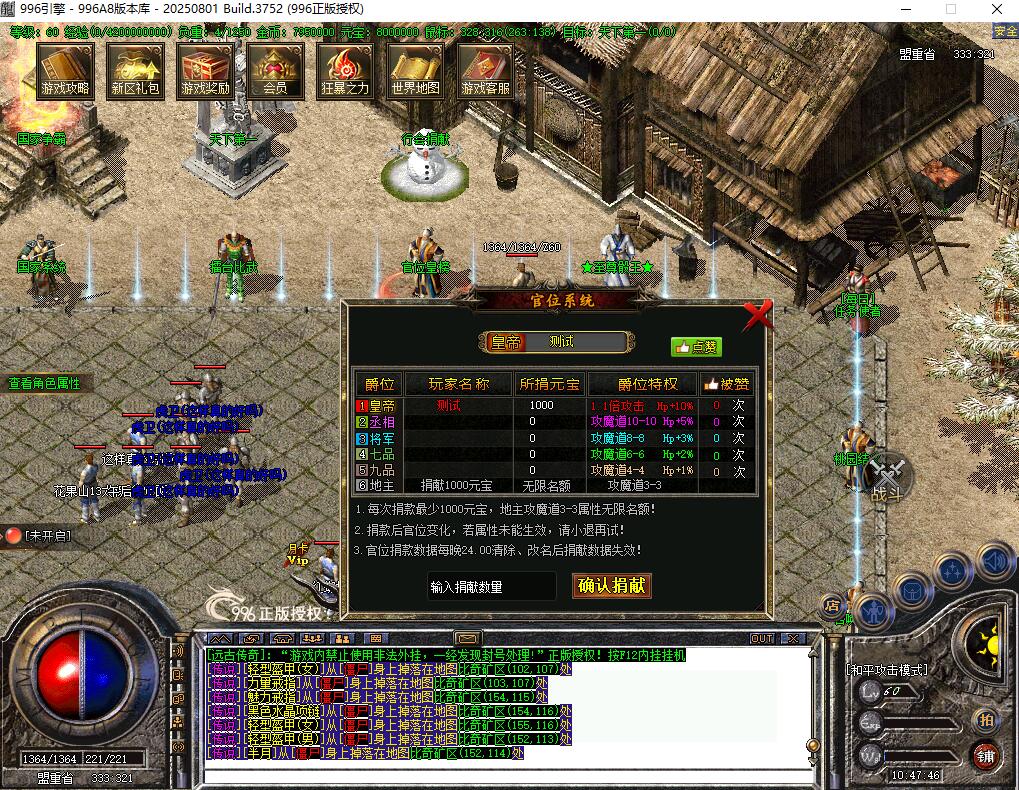1019x790 pixels.
Task: Give a 点赞 like to the emperor
Action: [x=696, y=347]
